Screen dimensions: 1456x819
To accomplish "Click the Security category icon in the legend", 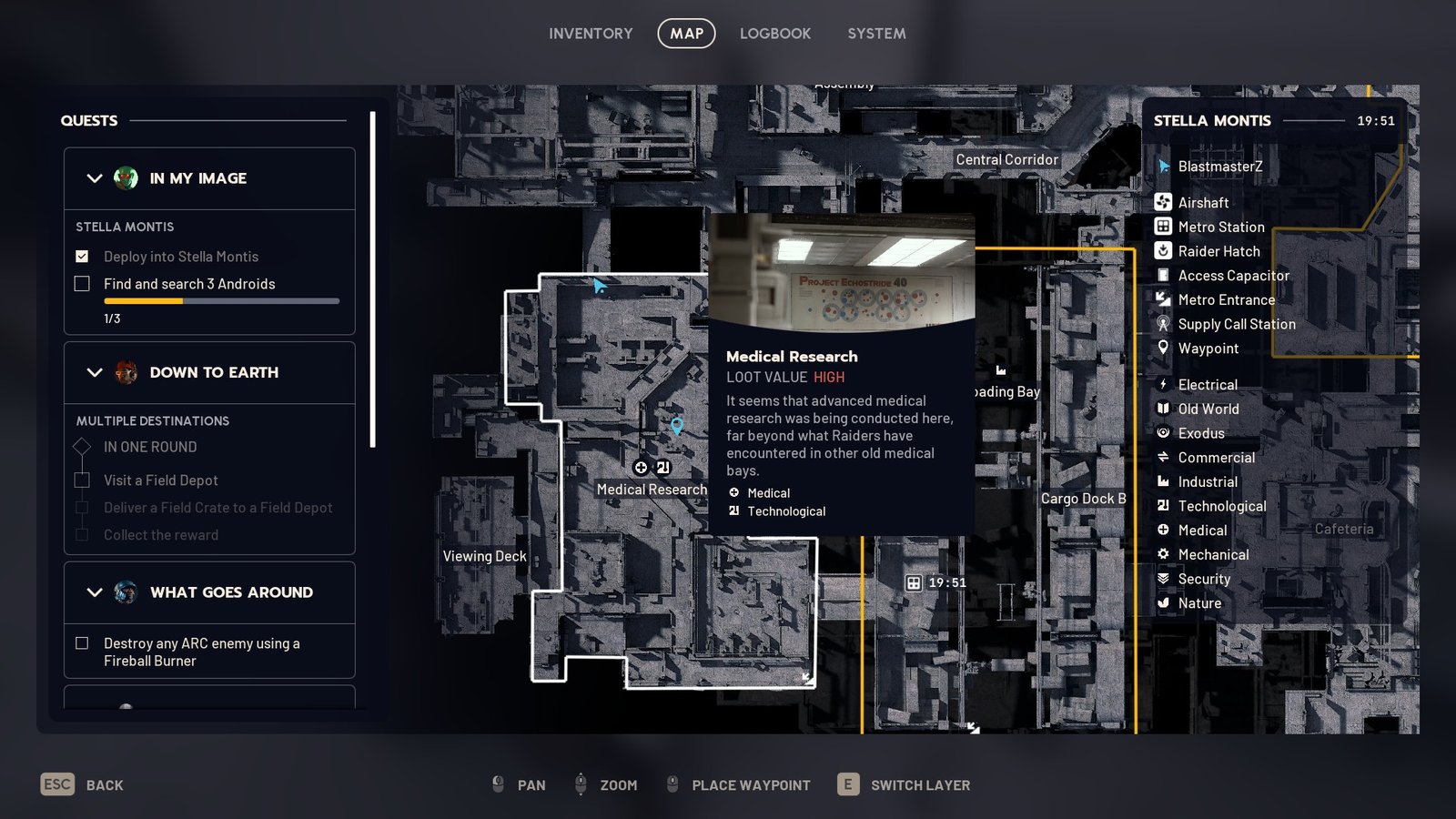I will tap(1162, 579).
